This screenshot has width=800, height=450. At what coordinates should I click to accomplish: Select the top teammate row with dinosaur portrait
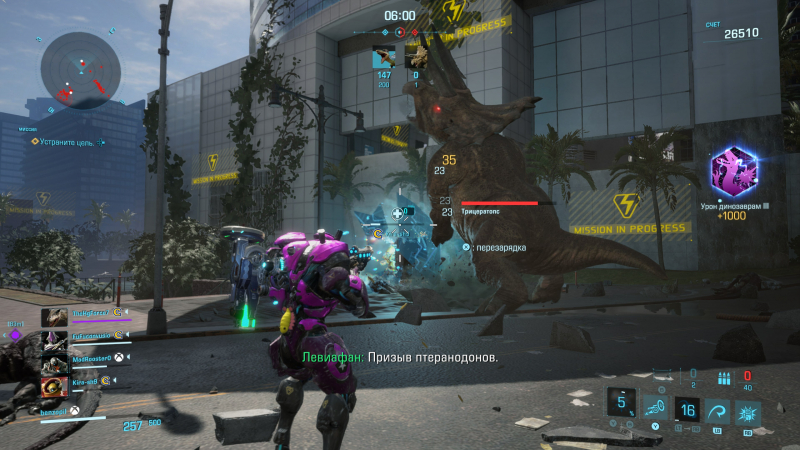[85, 316]
